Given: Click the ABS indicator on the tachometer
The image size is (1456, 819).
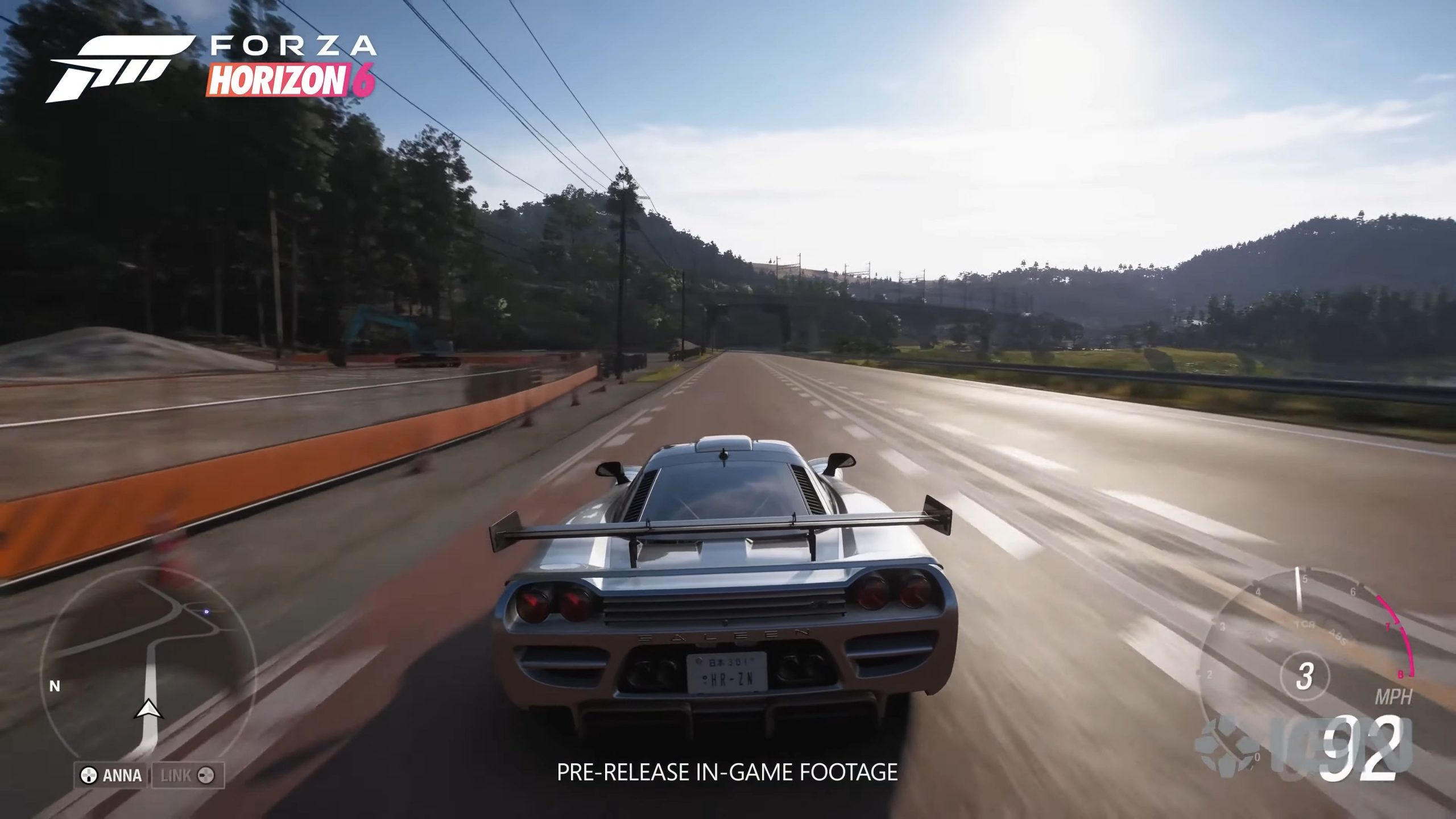Looking at the screenshot, I should tap(1338, 636).
